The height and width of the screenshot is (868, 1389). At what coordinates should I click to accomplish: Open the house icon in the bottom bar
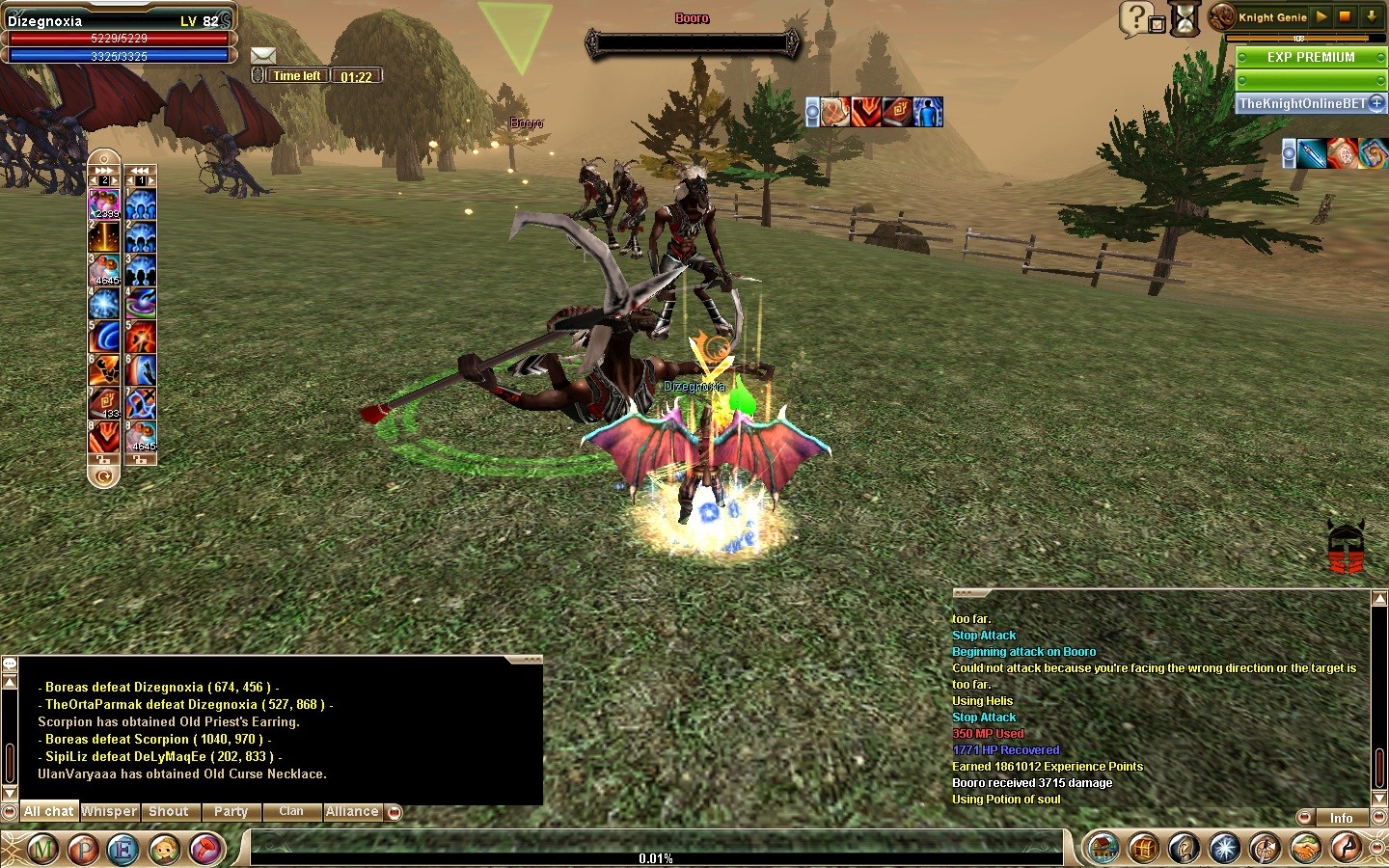tap(1103, 849)
